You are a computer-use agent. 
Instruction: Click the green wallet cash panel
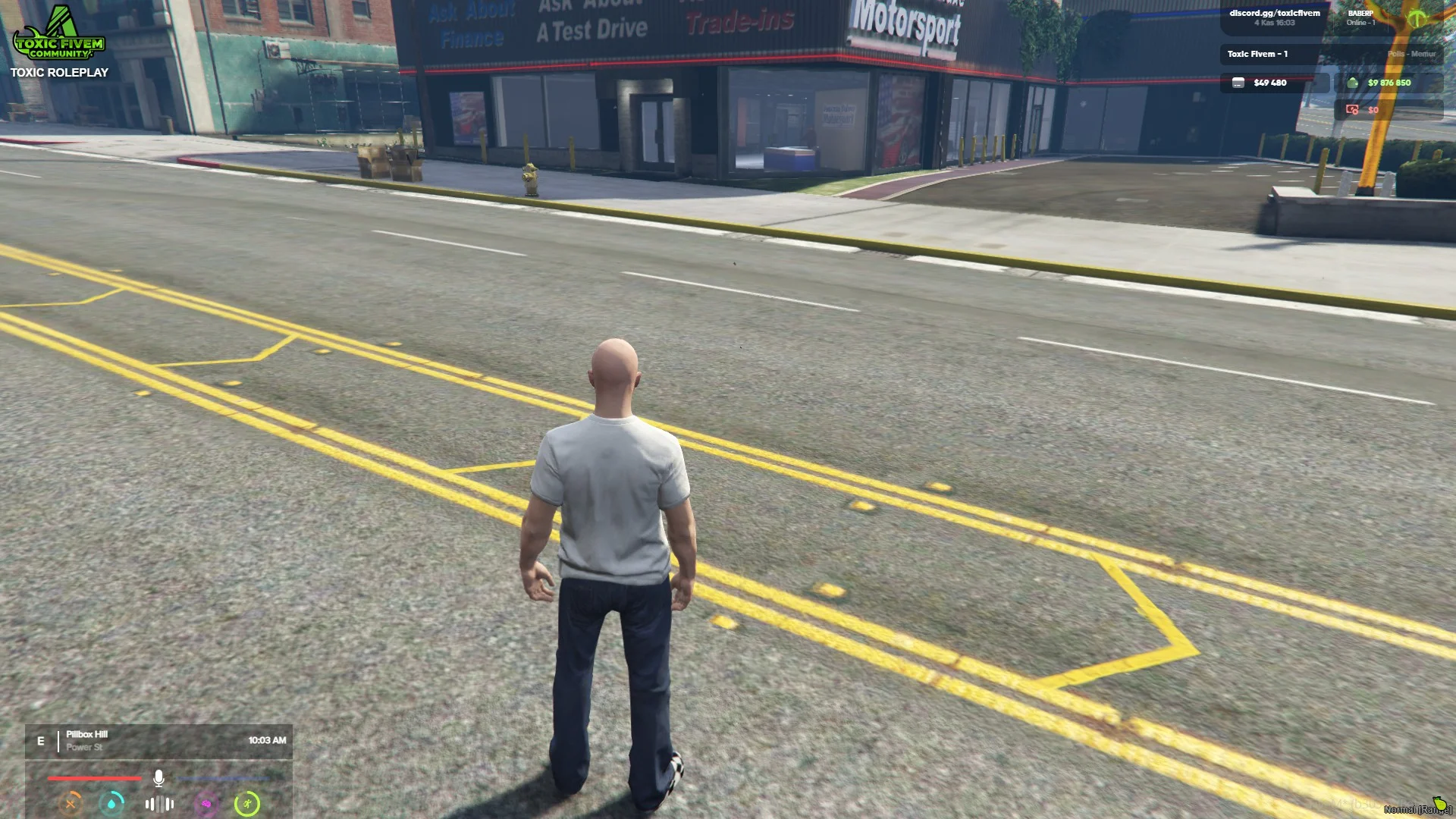pos(1388,83)
